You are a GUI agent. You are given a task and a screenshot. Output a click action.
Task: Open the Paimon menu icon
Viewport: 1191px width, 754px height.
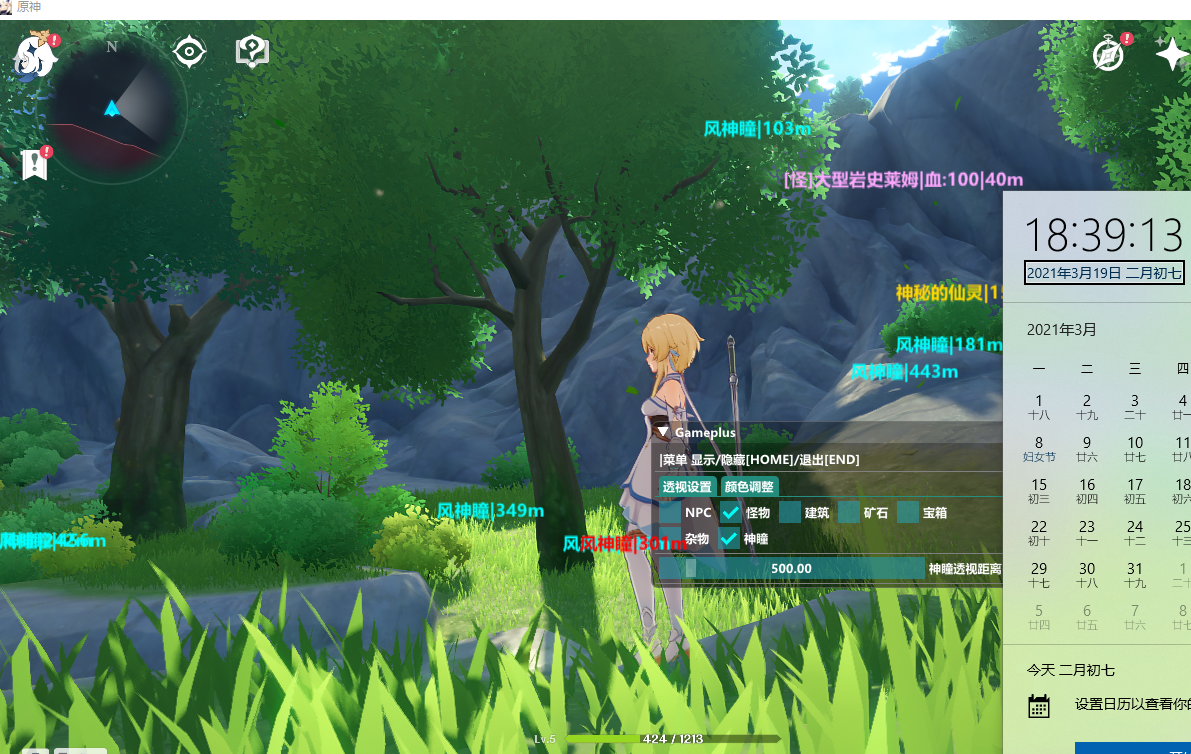pyautogui.click(x=36, y=57)
